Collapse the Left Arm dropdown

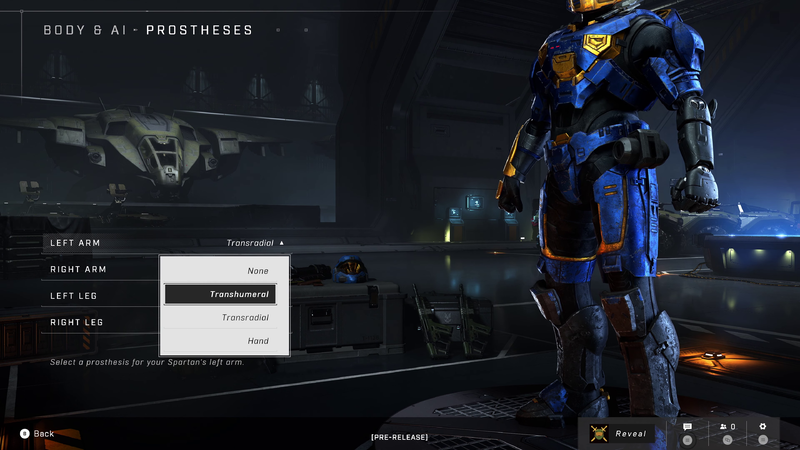coord(255,243)
